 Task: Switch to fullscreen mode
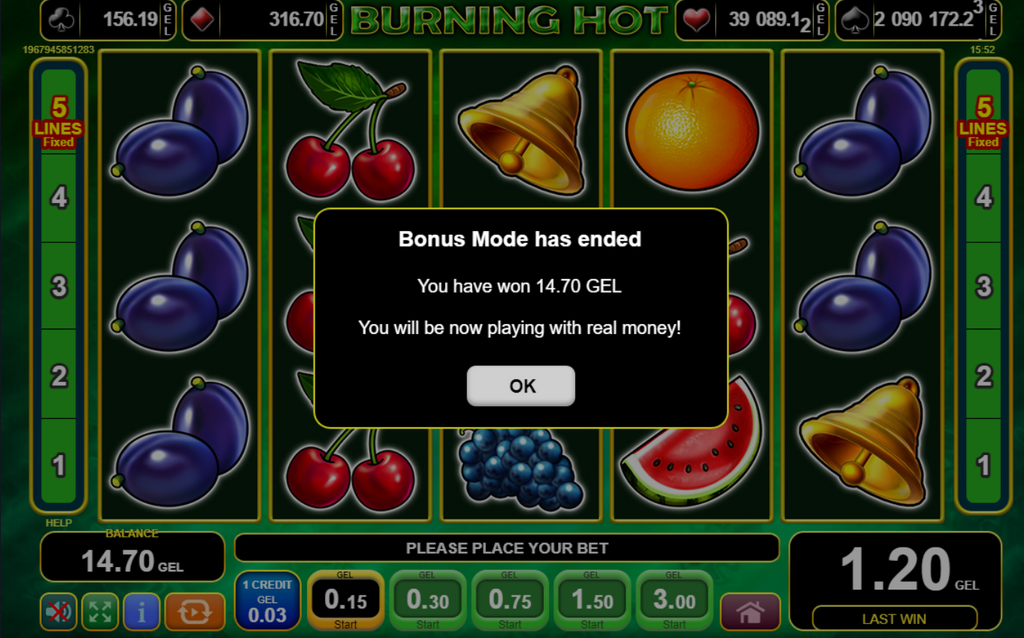100,611
